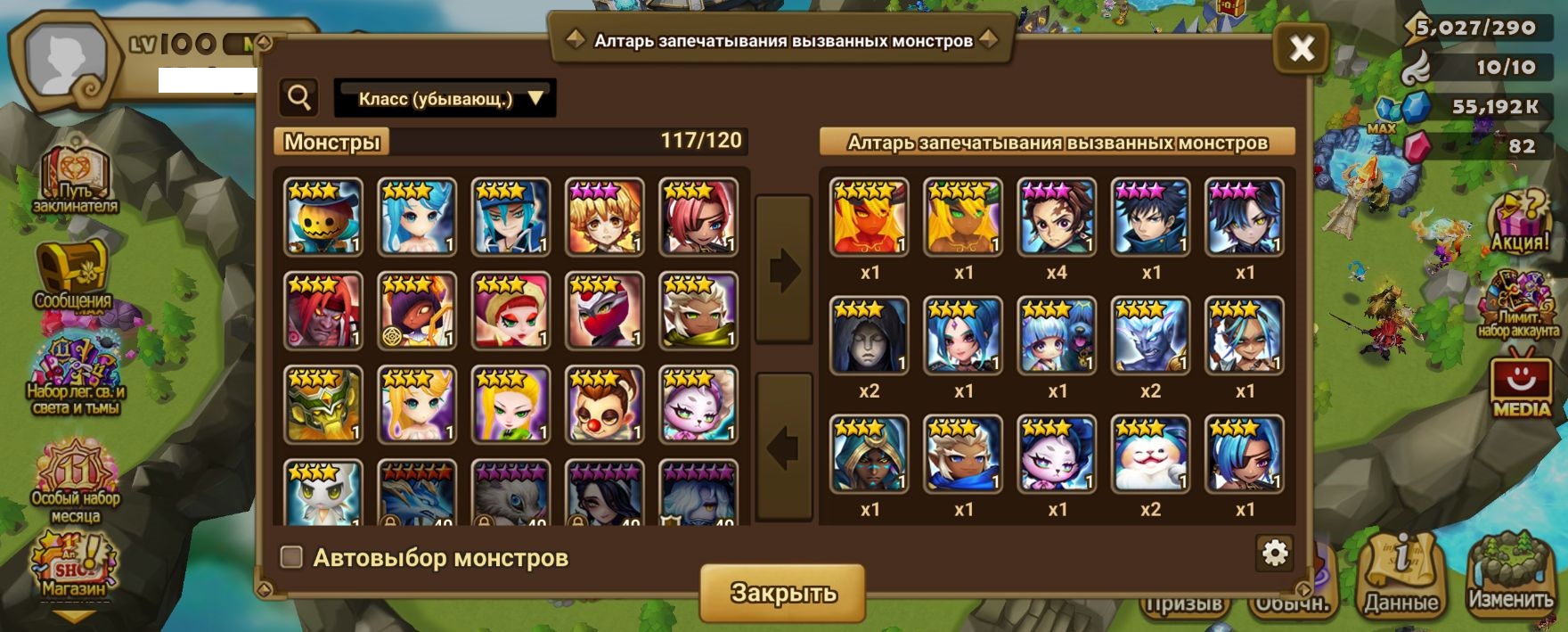Viewport: 1568px width, 632px height.
Task: Open the Магазин shop icon
Action: tap(74, 566)
